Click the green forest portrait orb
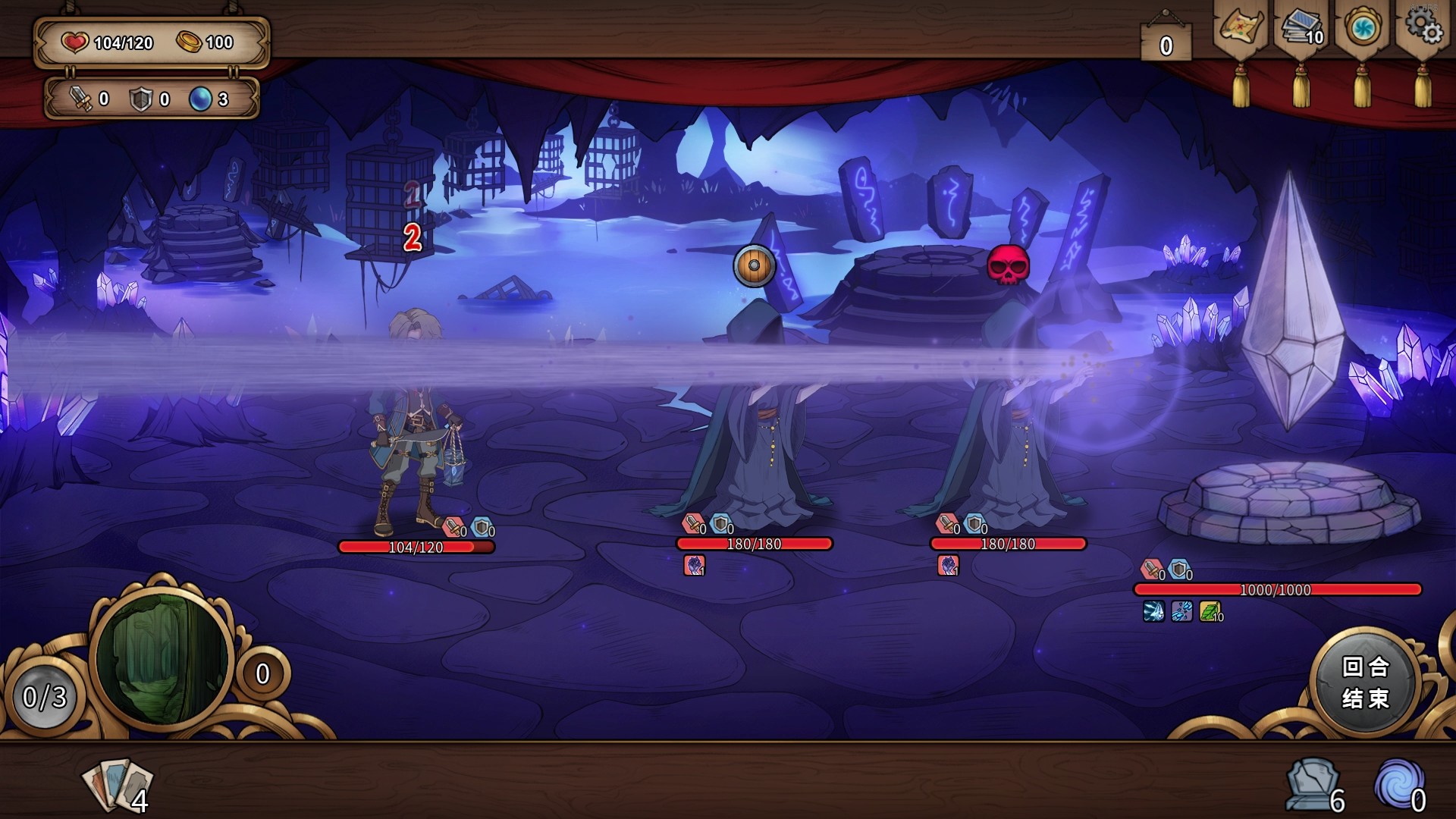 162,657
